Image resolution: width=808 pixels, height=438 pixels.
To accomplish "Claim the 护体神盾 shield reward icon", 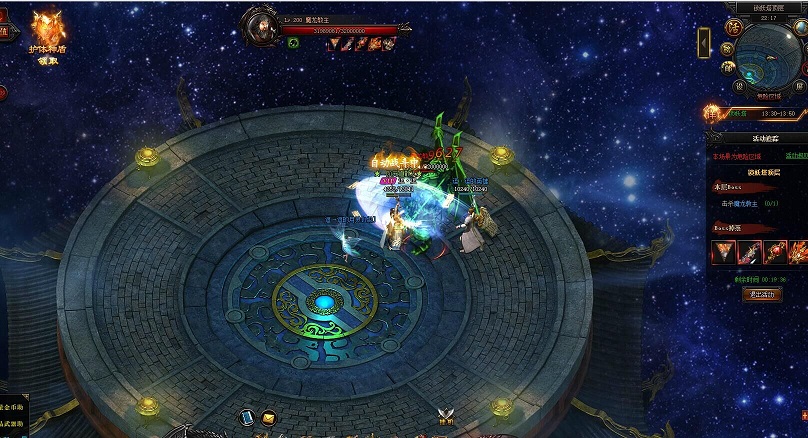I will click(x=48, y=32).
